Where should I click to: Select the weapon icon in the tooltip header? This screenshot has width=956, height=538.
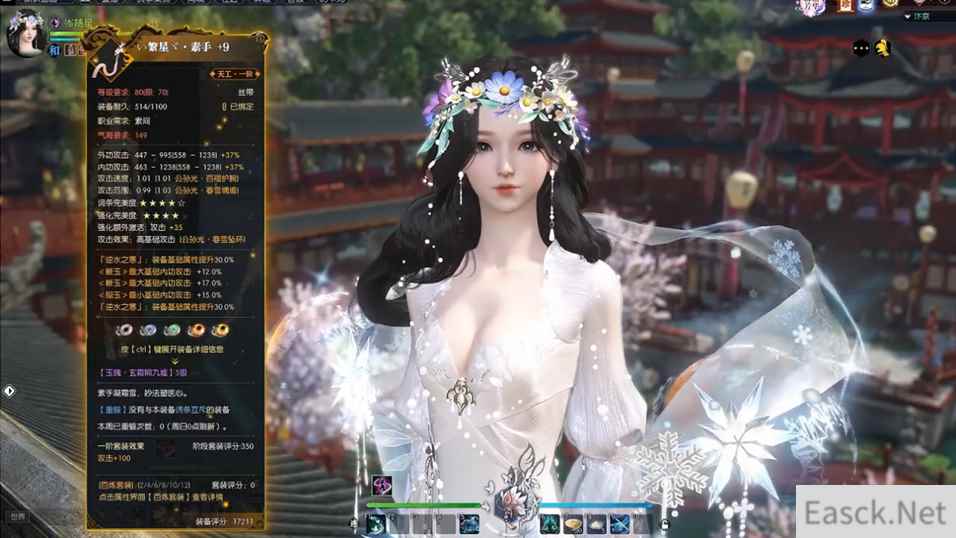104,59
